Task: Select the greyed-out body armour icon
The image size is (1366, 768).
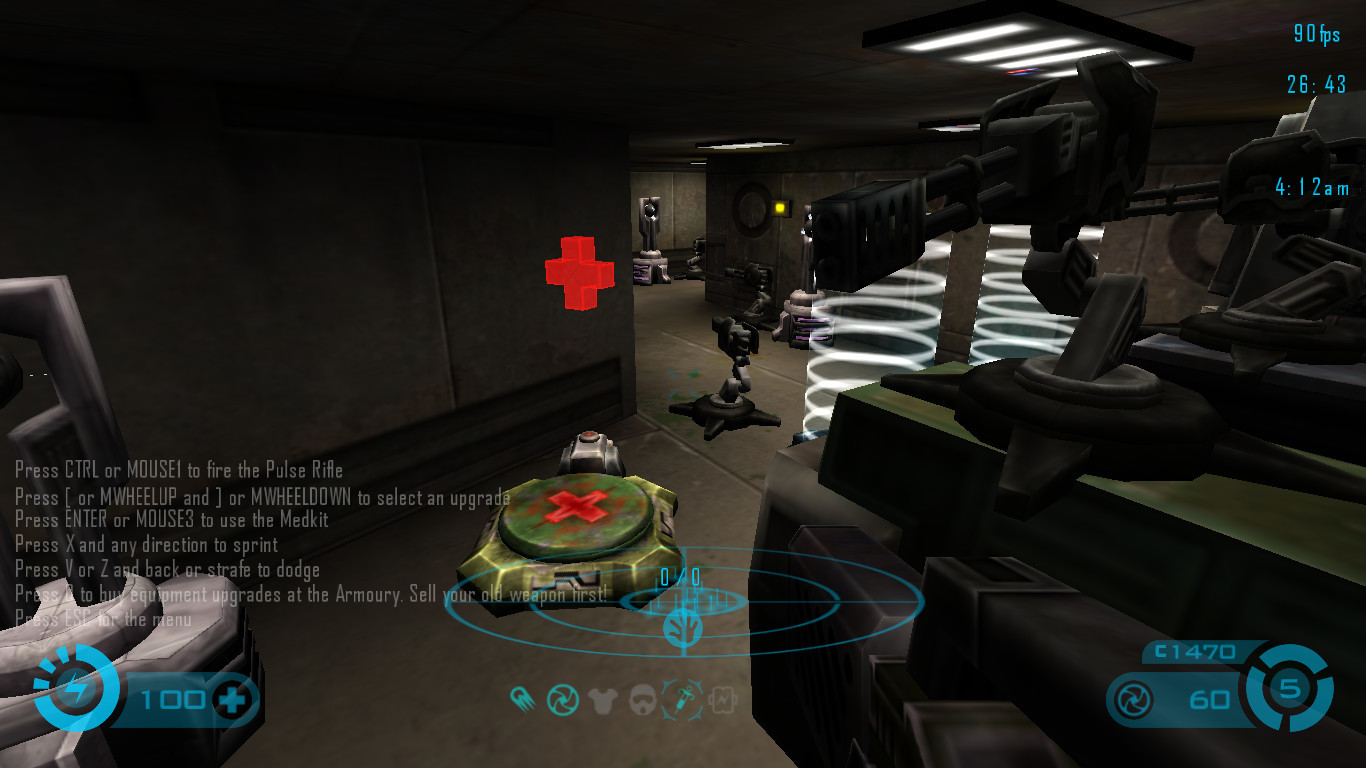Action: pos(602,700)
